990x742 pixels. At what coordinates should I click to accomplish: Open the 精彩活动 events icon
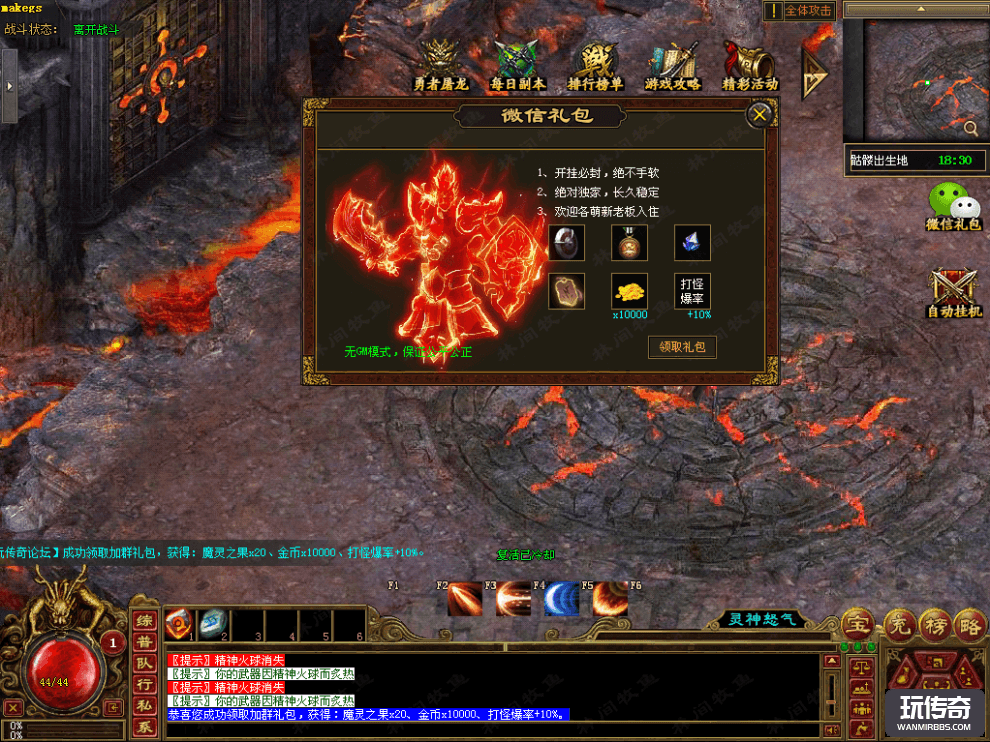pyautogui.click(x=749, y=66)
